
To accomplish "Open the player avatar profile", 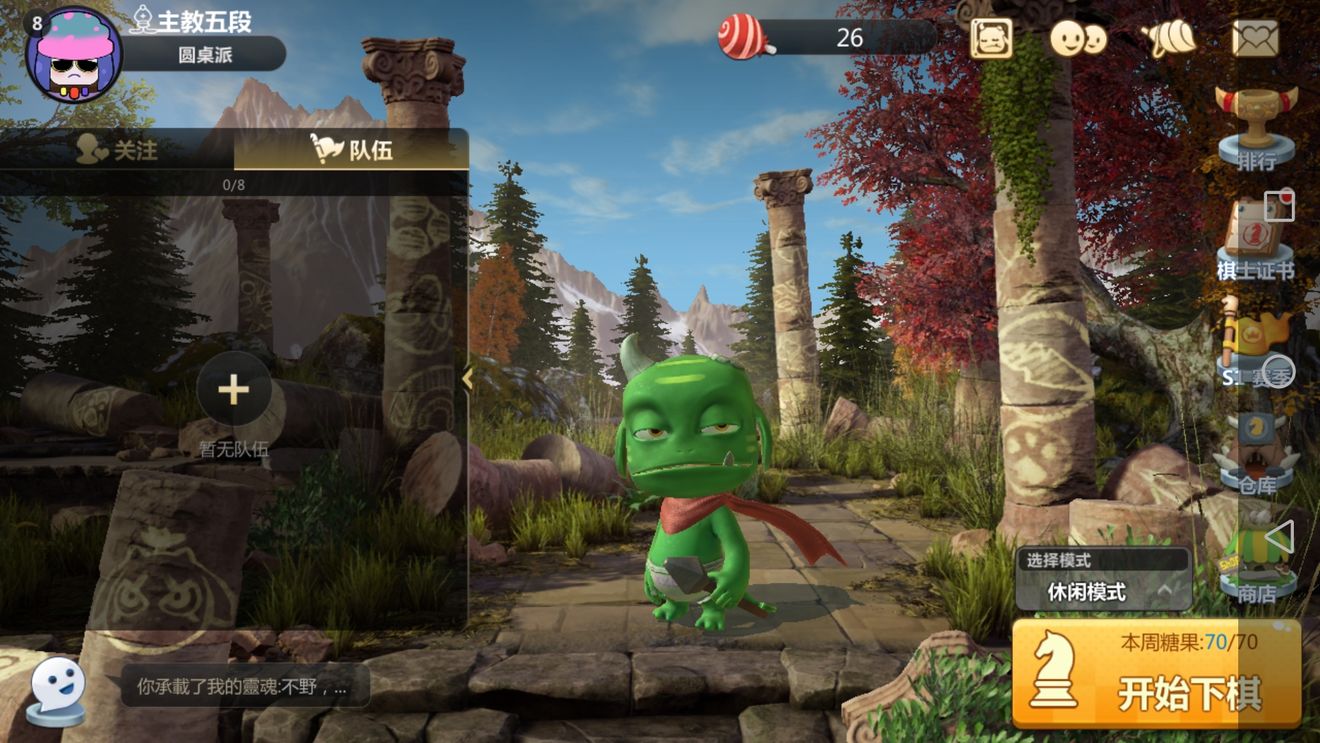I will [73, 55].
